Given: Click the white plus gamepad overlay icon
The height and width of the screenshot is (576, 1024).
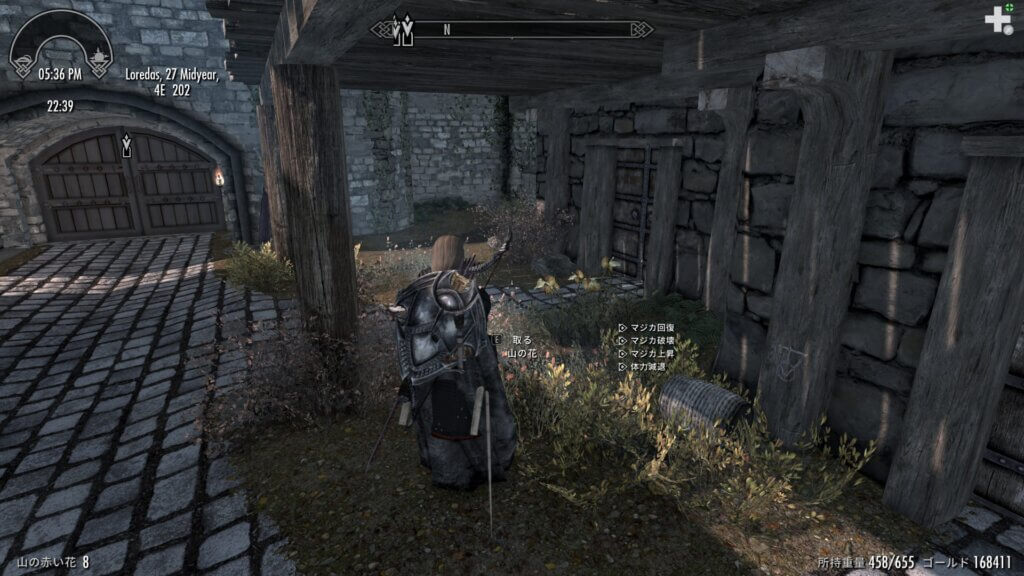Looking at the screenshot, I should pos(997,20).
